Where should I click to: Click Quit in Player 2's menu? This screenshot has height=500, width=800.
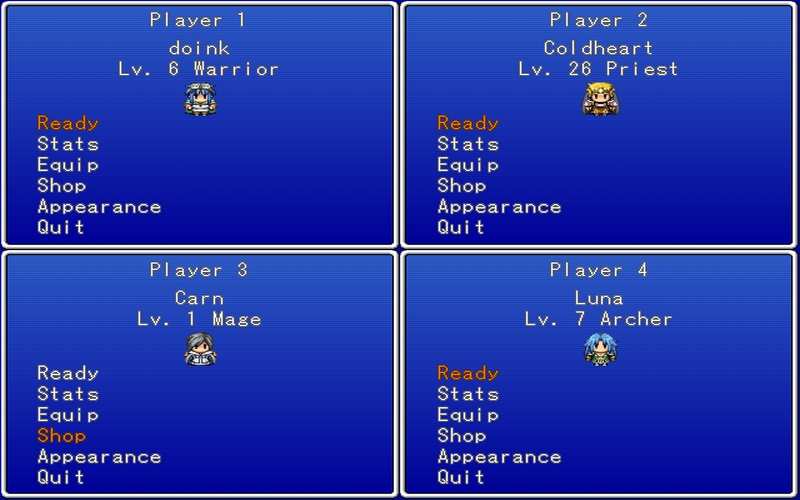pos(461,227)
